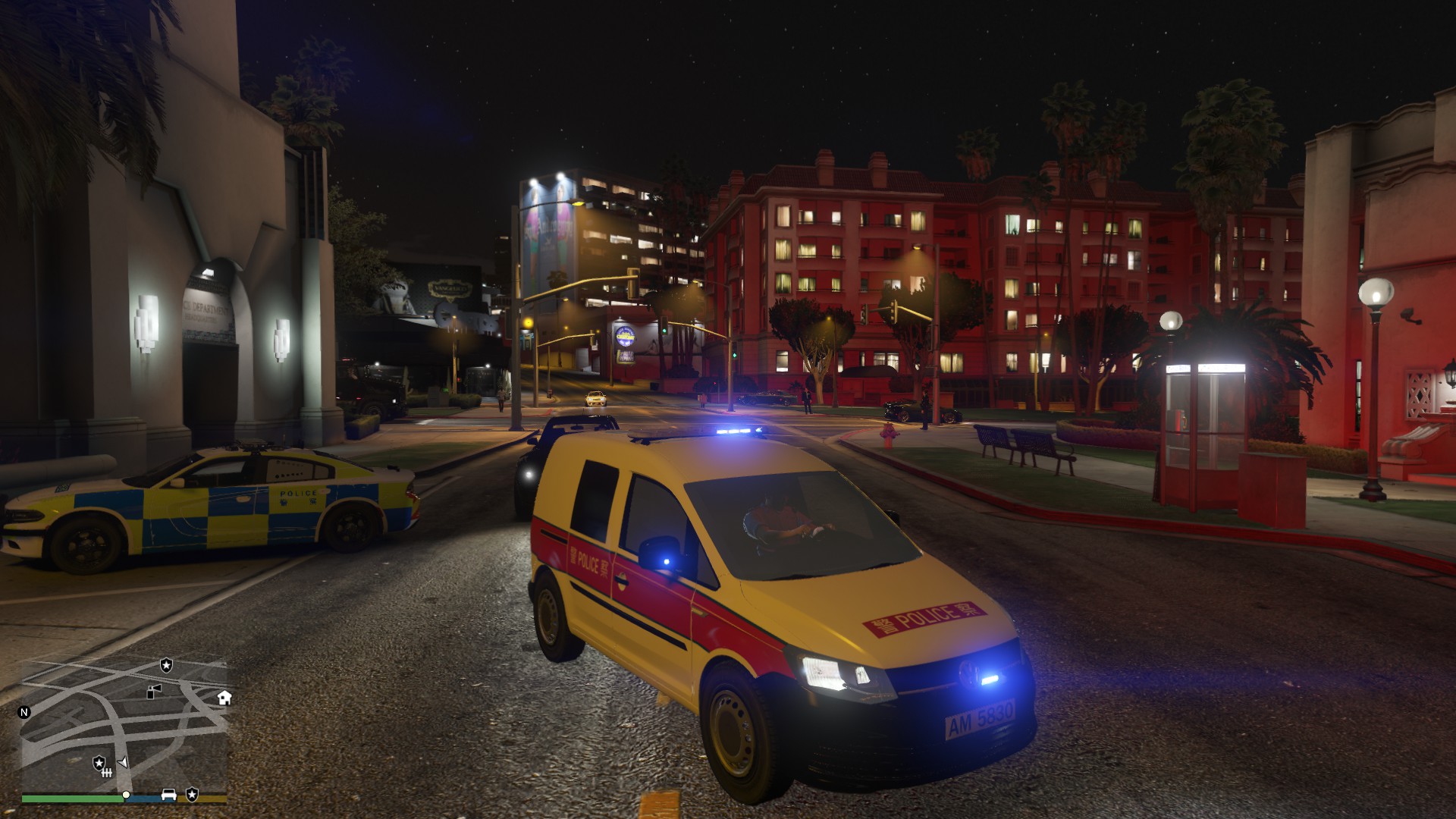The image size is (1456, 819).
Task: Click the minimap's north compass marker
Action: coord(24,712)
